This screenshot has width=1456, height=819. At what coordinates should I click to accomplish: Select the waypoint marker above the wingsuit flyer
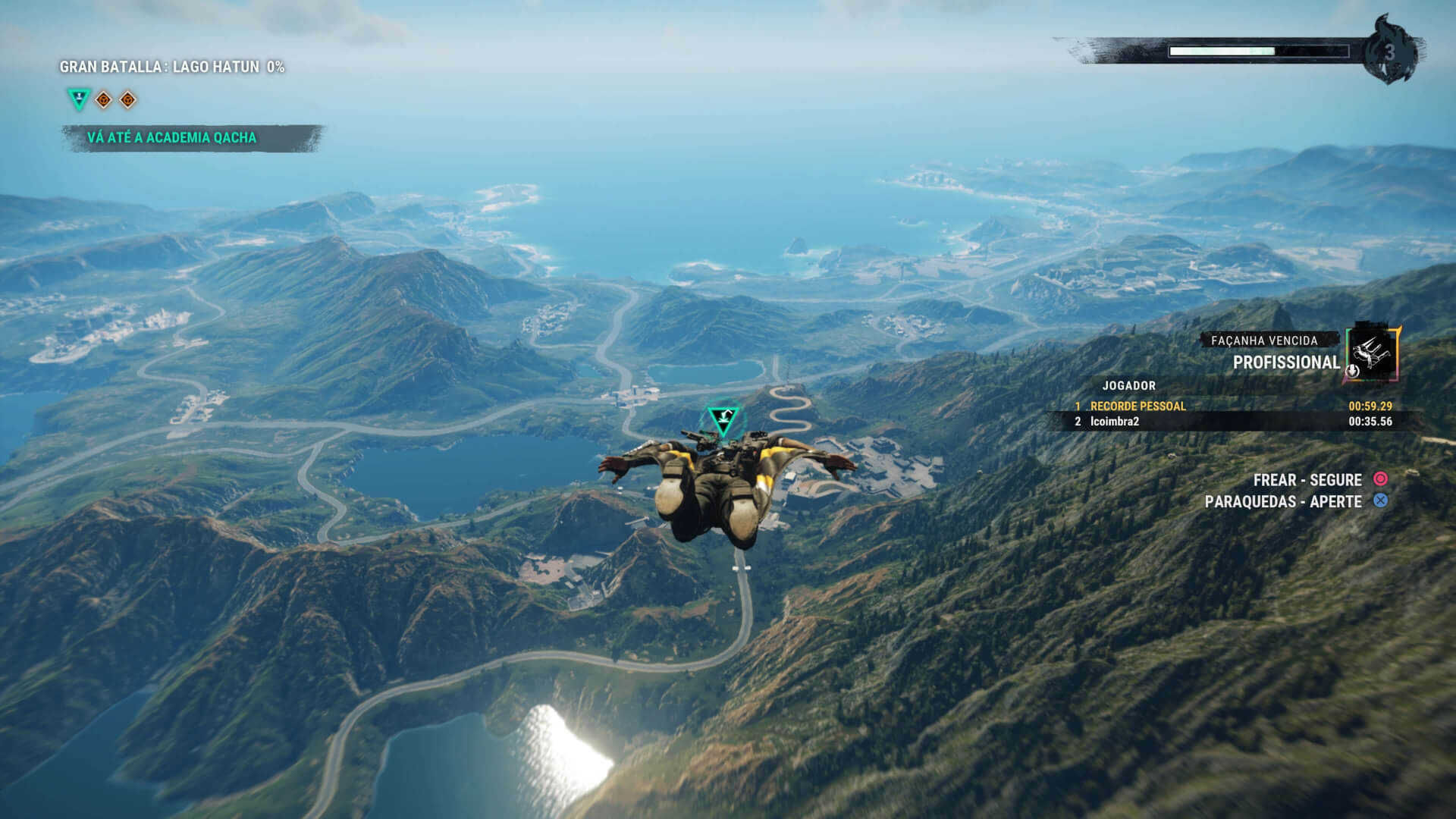[x=721, y=419]
